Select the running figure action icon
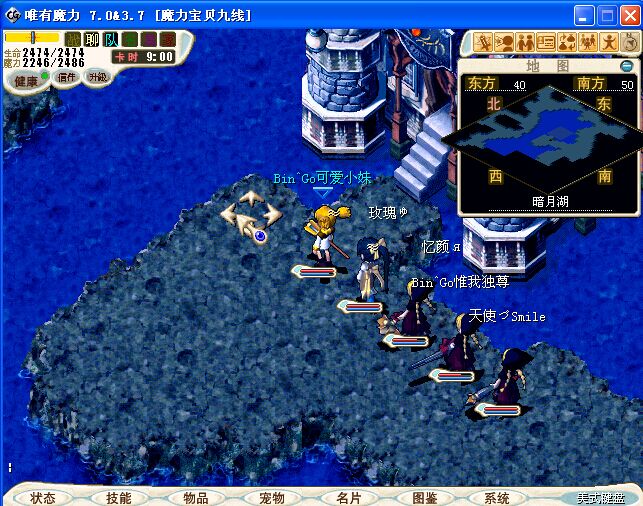The image size is (643, 506). [x=608, y=42]
